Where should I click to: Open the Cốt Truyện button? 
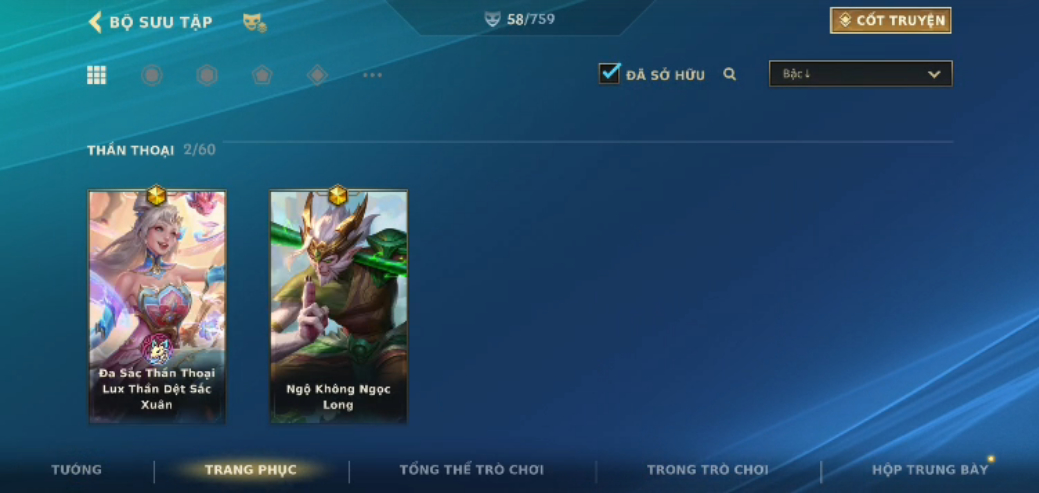[890, 21]
